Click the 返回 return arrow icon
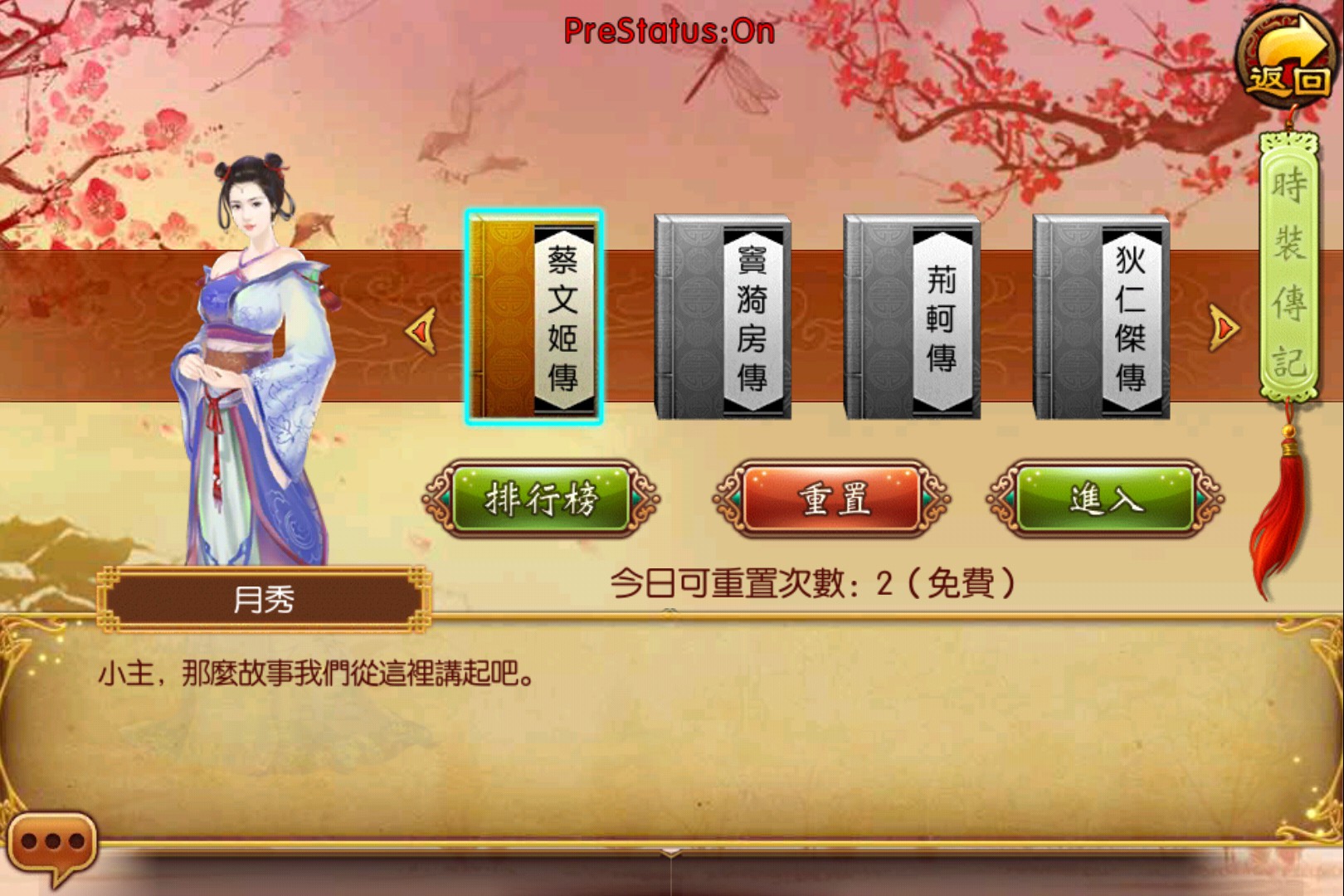 [x=1283, y=56]
